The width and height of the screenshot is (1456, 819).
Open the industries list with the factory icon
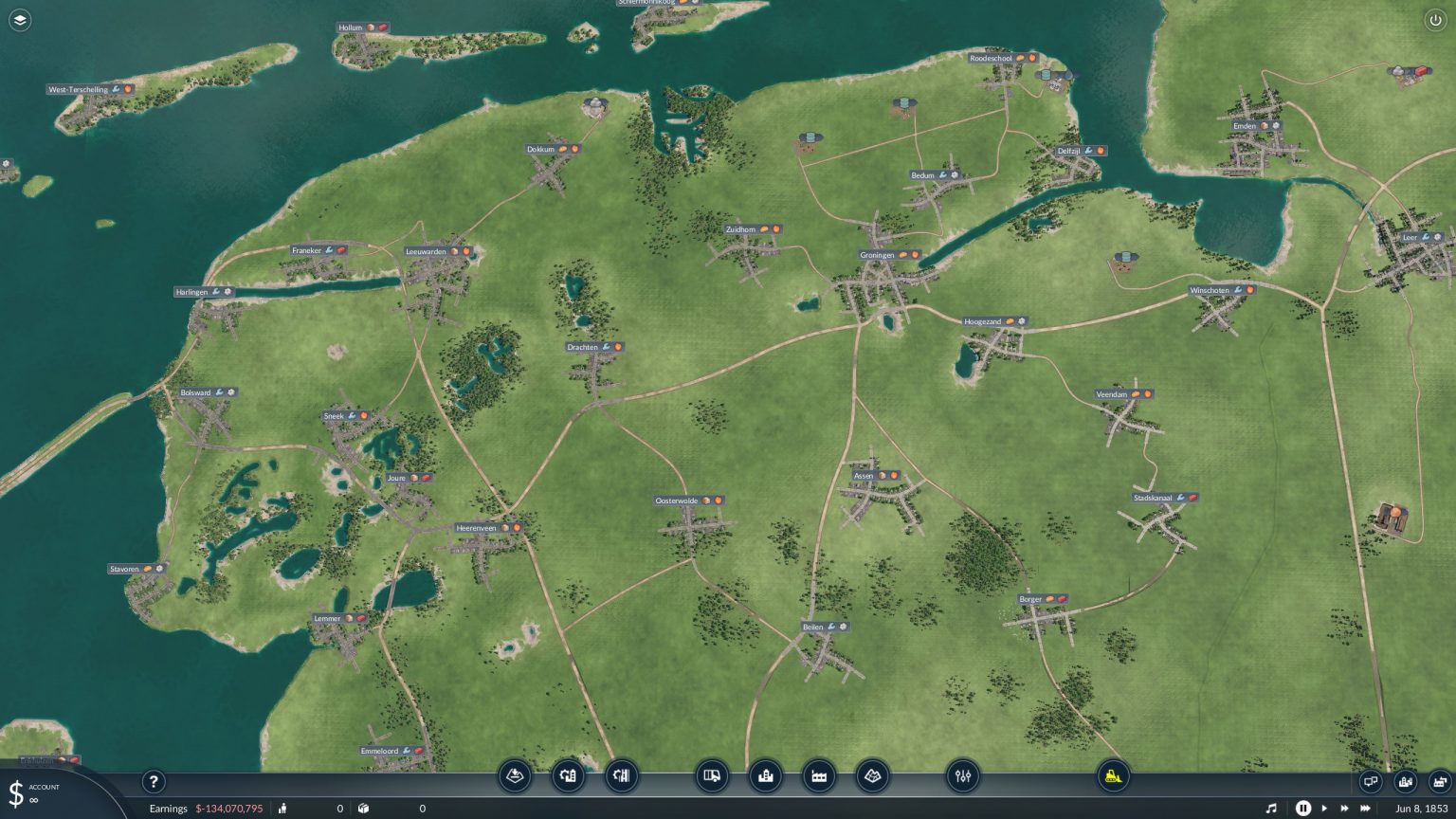(1440, 781)
